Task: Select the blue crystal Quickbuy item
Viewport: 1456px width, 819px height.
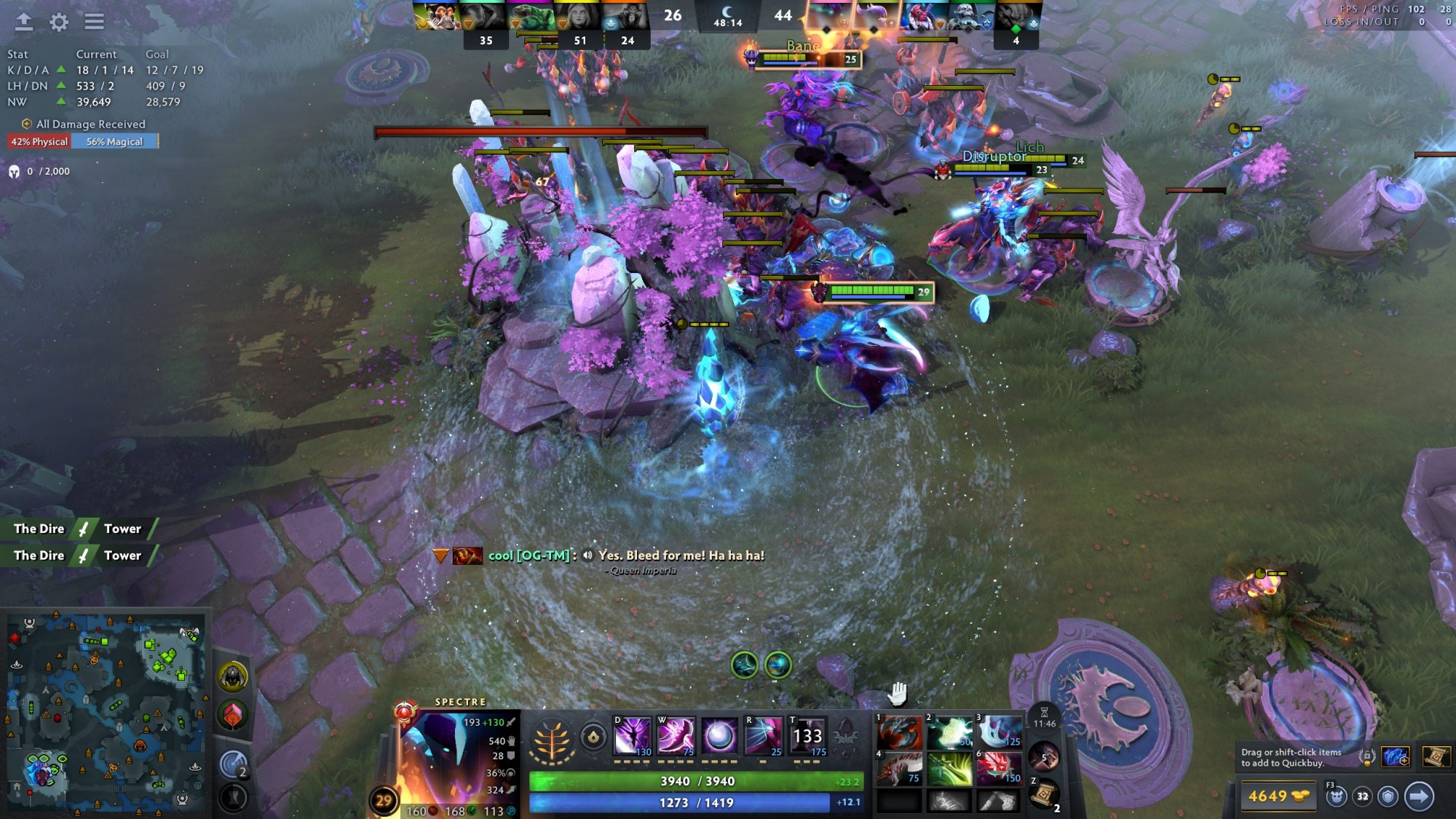Action: coord(1395,757)
